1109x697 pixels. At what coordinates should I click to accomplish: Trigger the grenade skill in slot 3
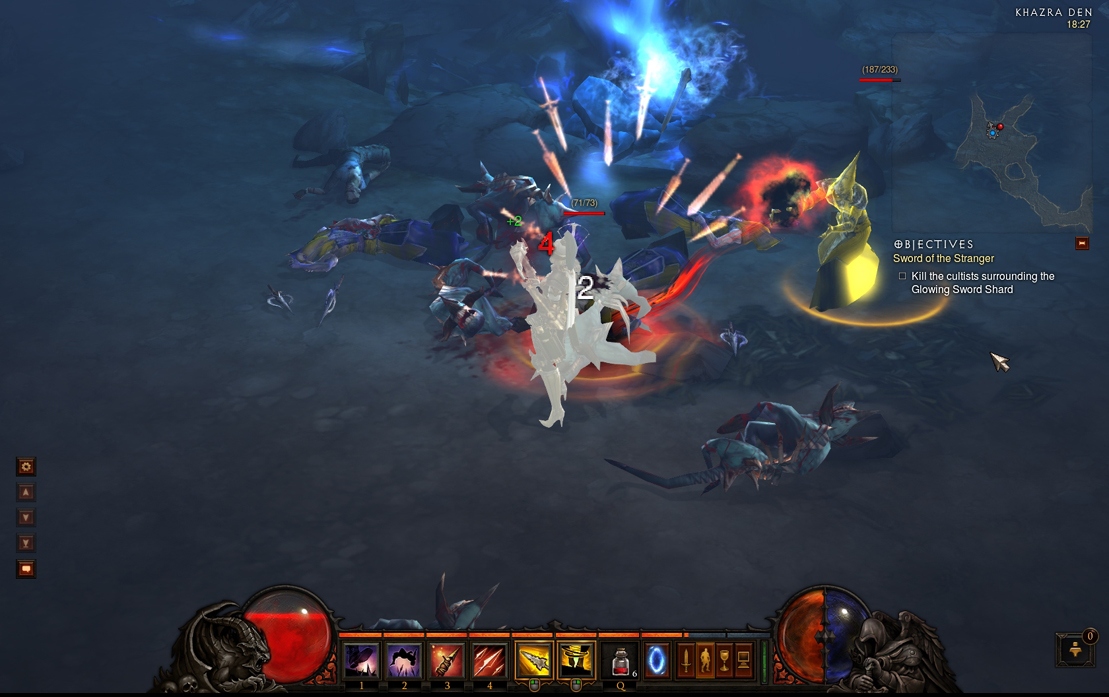(447, 661)
